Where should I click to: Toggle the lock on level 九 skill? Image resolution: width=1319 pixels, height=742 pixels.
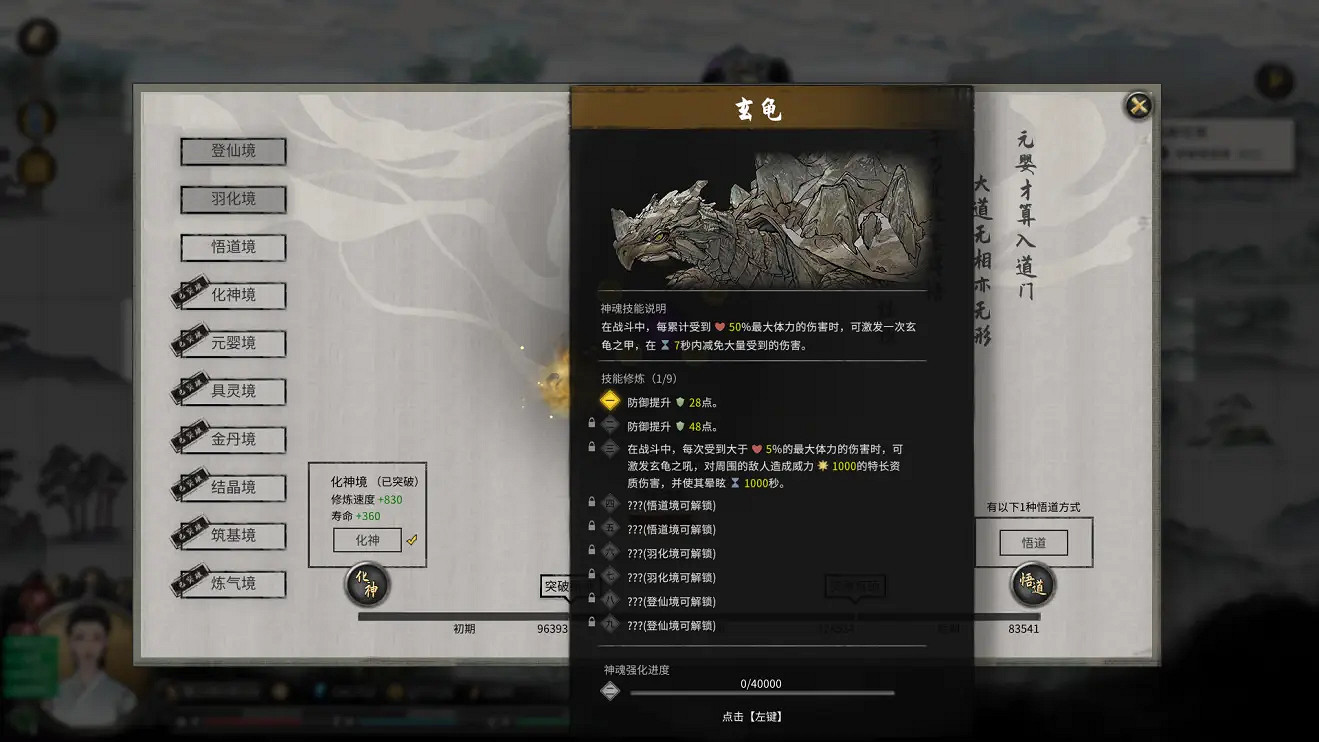pos(590,623)
